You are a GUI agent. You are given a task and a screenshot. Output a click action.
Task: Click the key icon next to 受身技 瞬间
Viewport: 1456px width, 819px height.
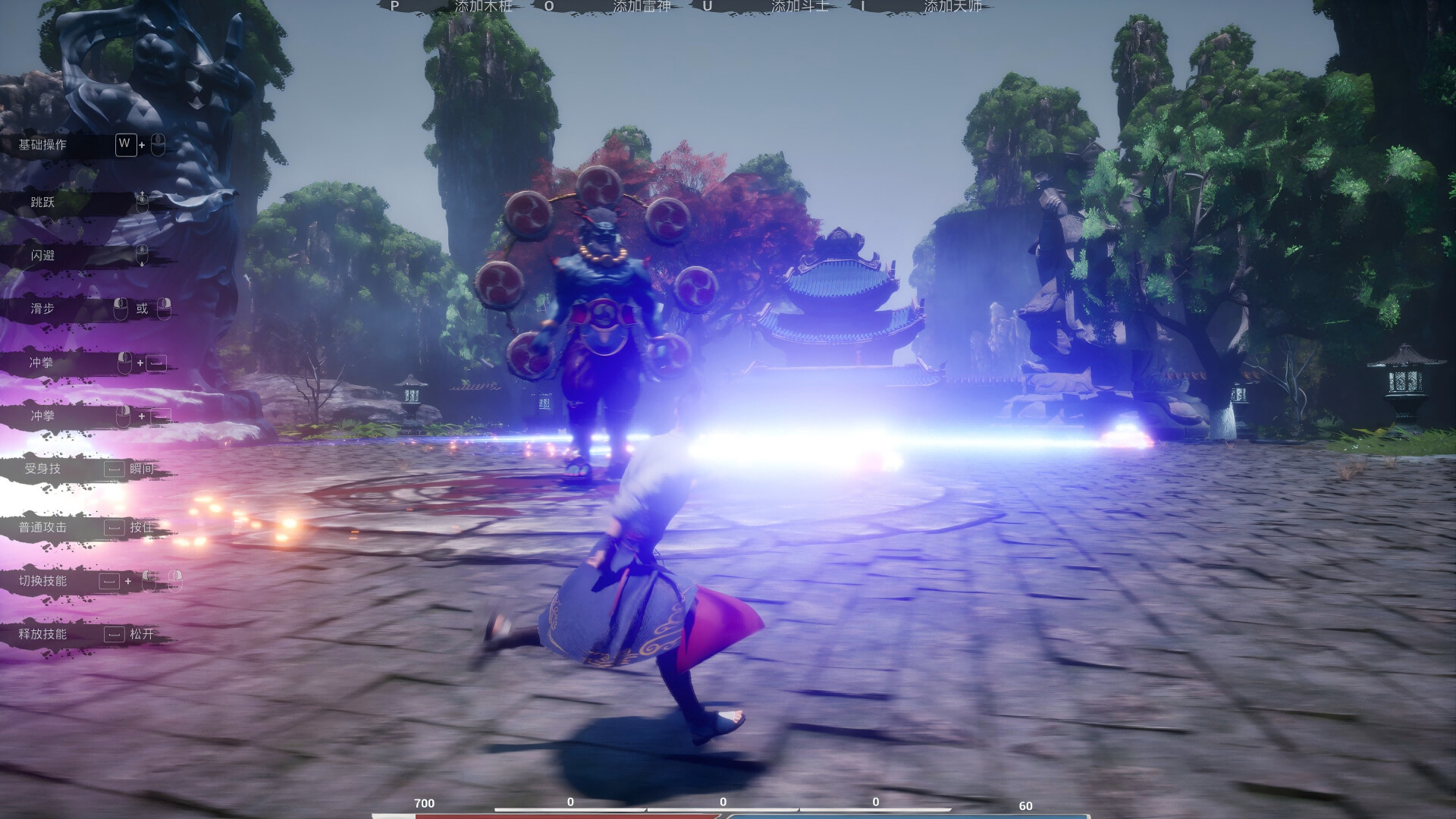coord(114,467)
